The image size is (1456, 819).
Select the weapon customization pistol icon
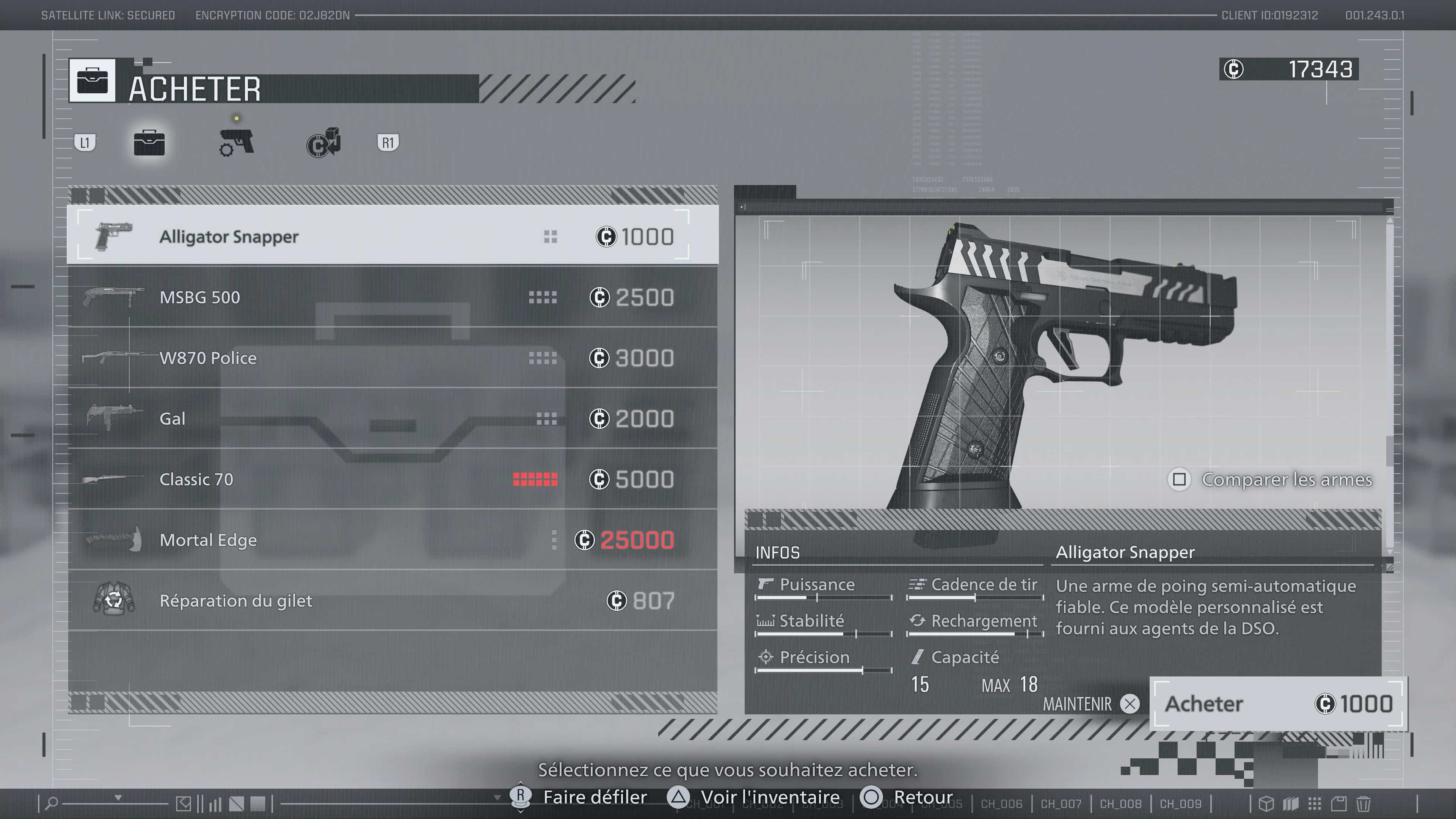[x=236, y=143]
